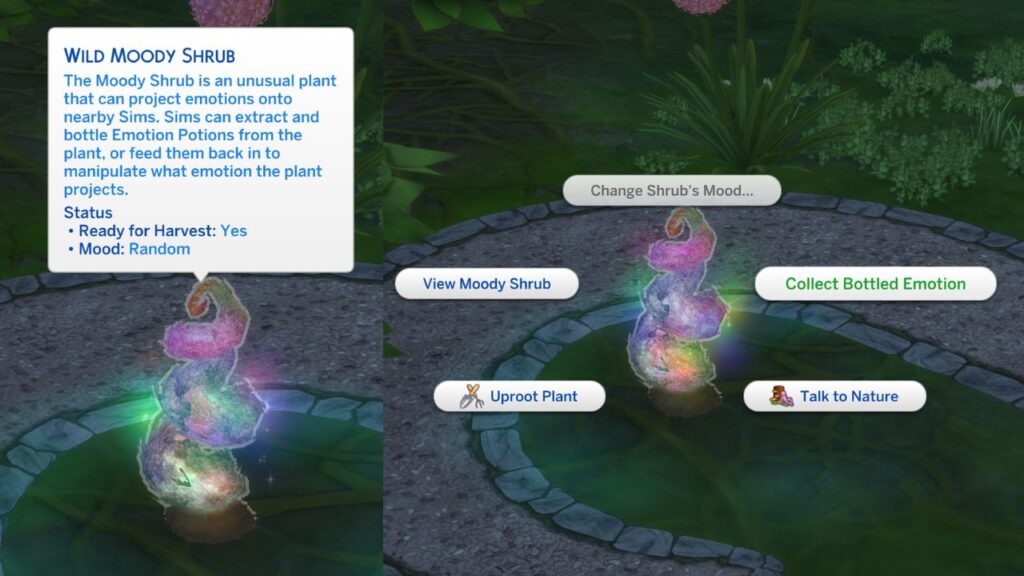The height and width of the screenshot is (576, 1024).
Task: Choose Talk to Nature interaction
Action: tap(835, 396)
